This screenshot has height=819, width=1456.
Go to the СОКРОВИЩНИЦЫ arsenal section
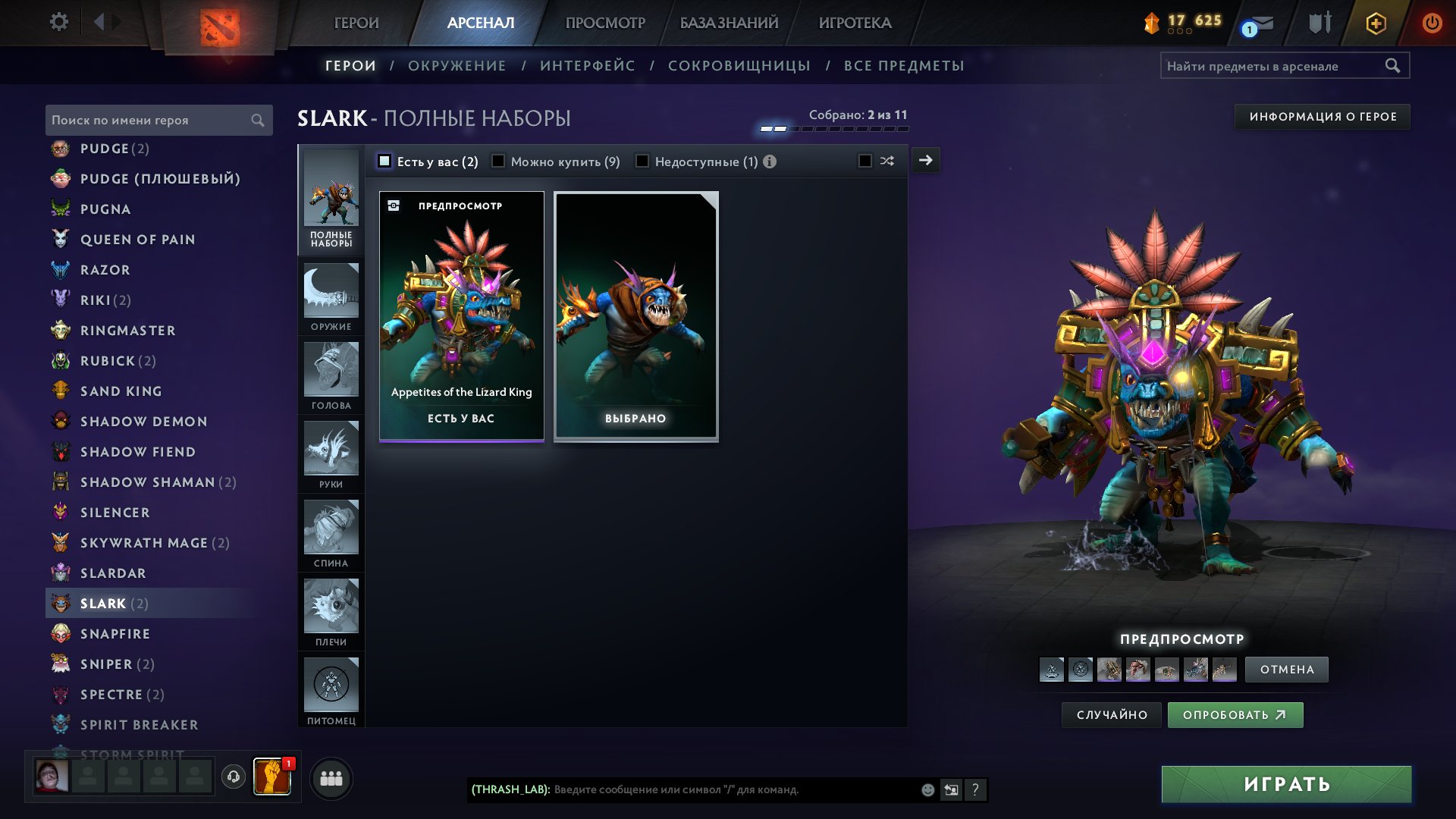pos(739,66)
